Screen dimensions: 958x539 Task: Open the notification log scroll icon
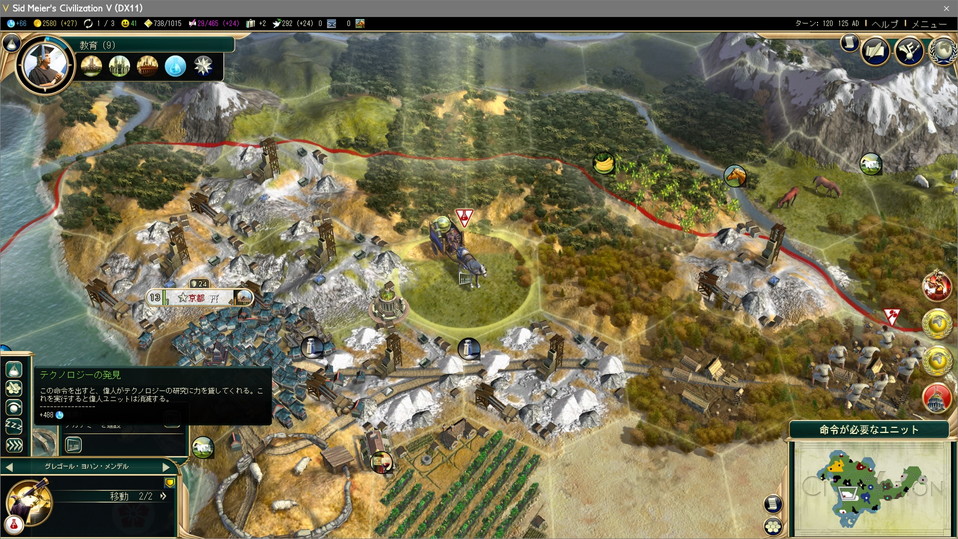click(x=849, y=44)
